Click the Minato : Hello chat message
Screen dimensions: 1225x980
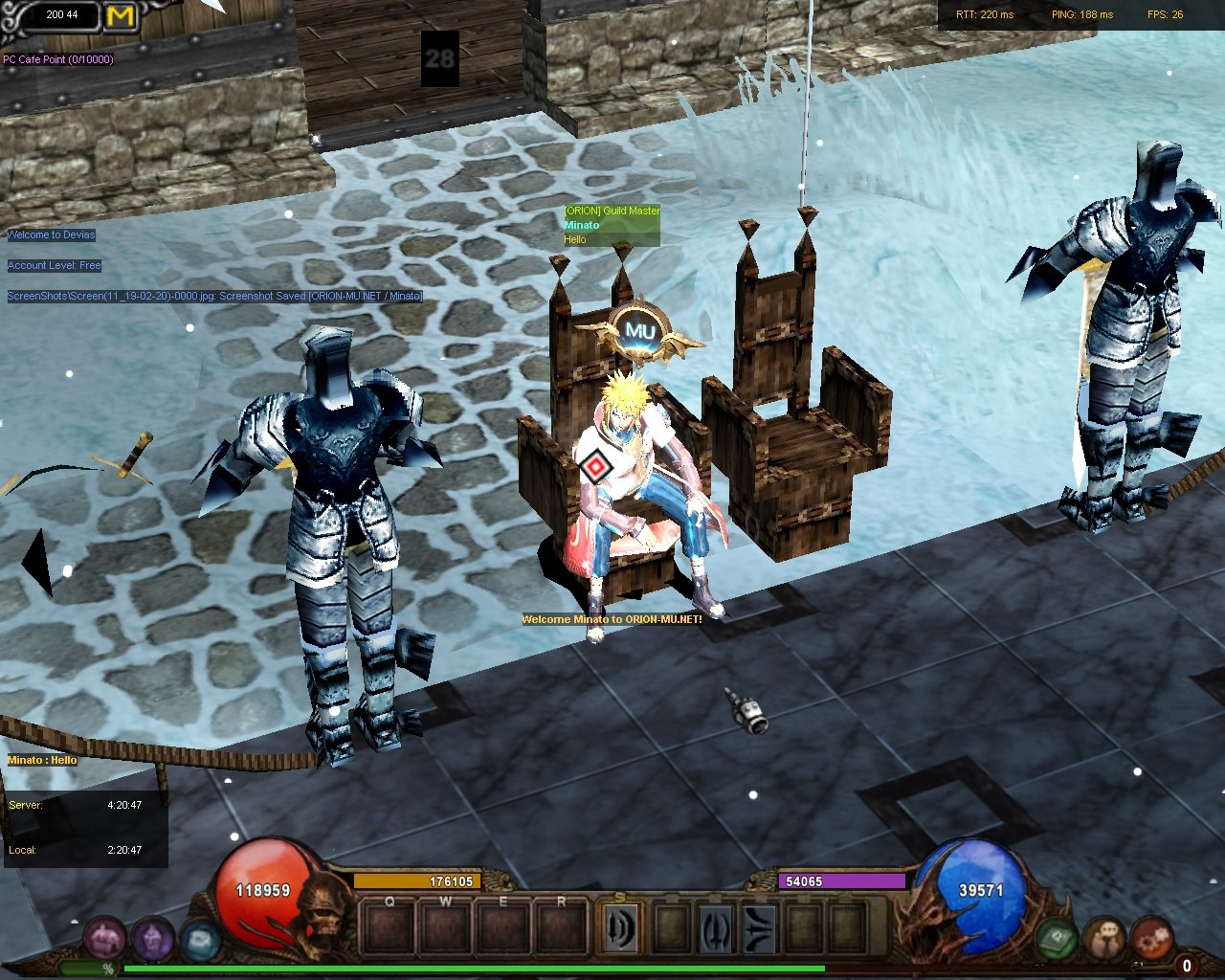coord(42,760)
